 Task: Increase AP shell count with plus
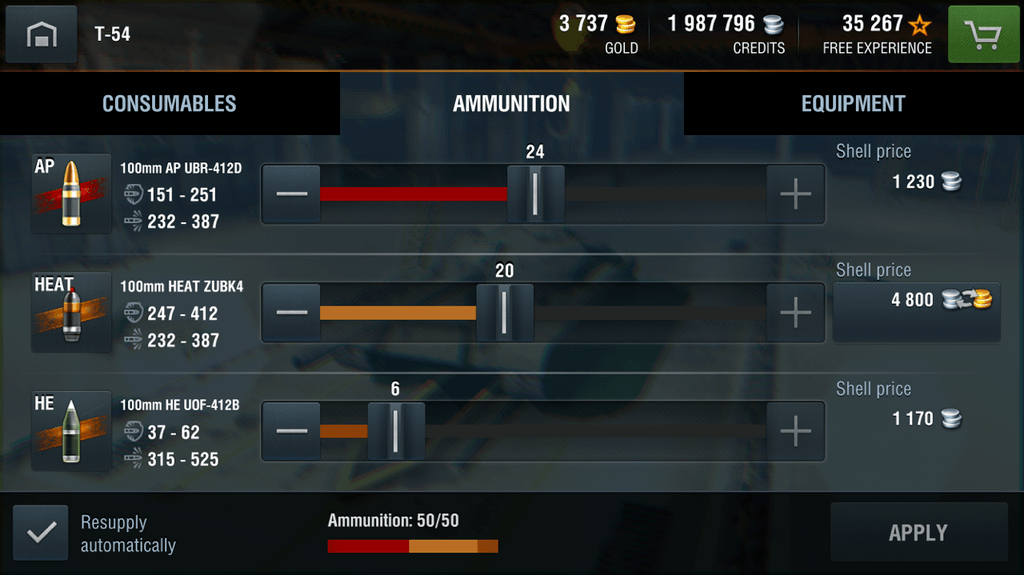pos(795,194)
